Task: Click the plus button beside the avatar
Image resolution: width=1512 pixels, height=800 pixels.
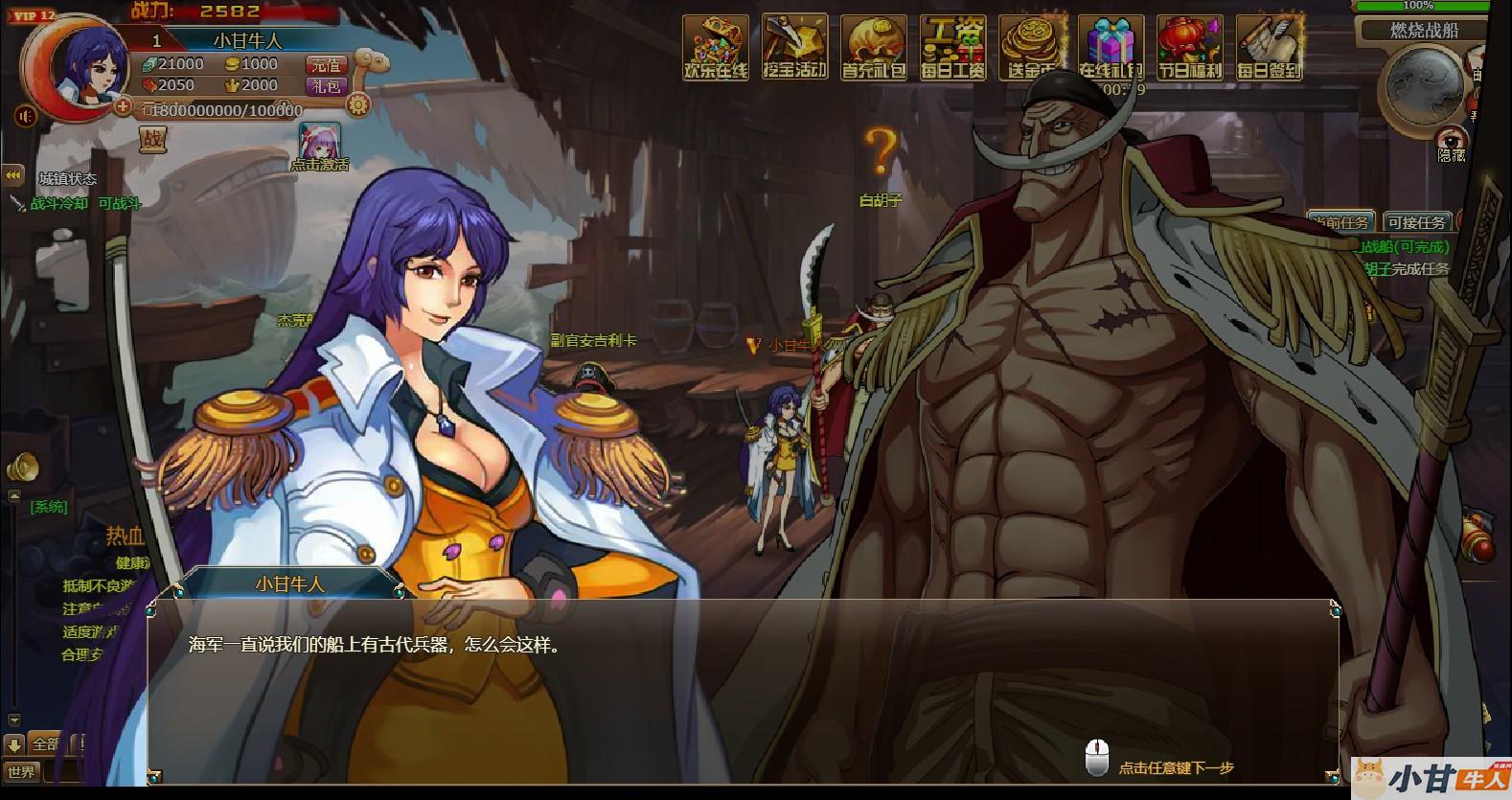Action: [x=122, y=106]
